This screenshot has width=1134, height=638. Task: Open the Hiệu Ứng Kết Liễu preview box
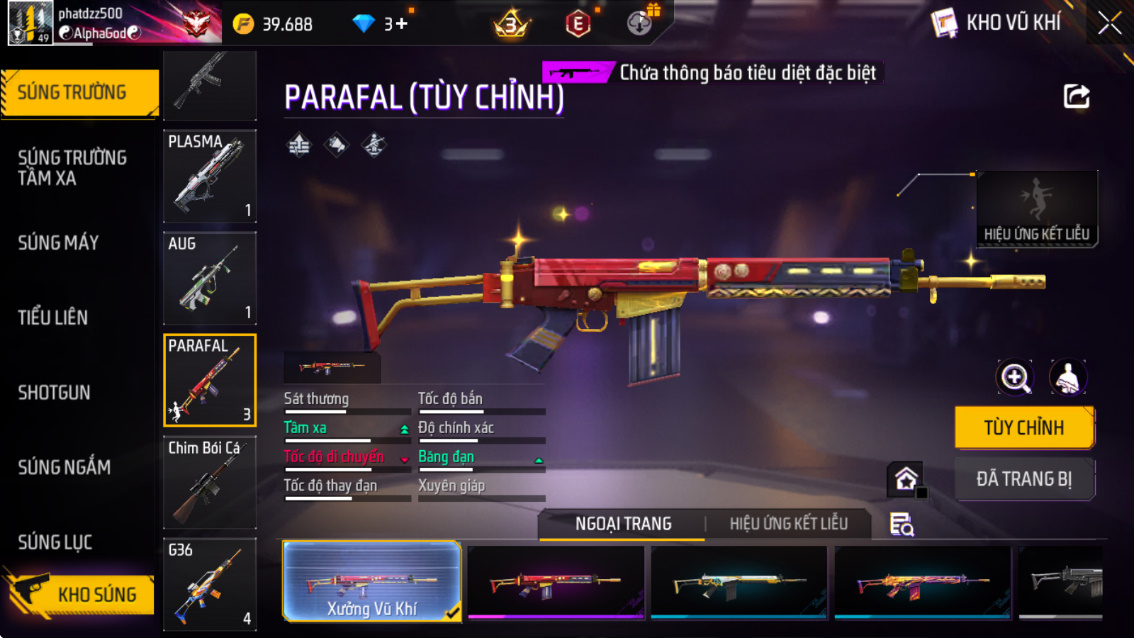click(x=1036, y=209)
